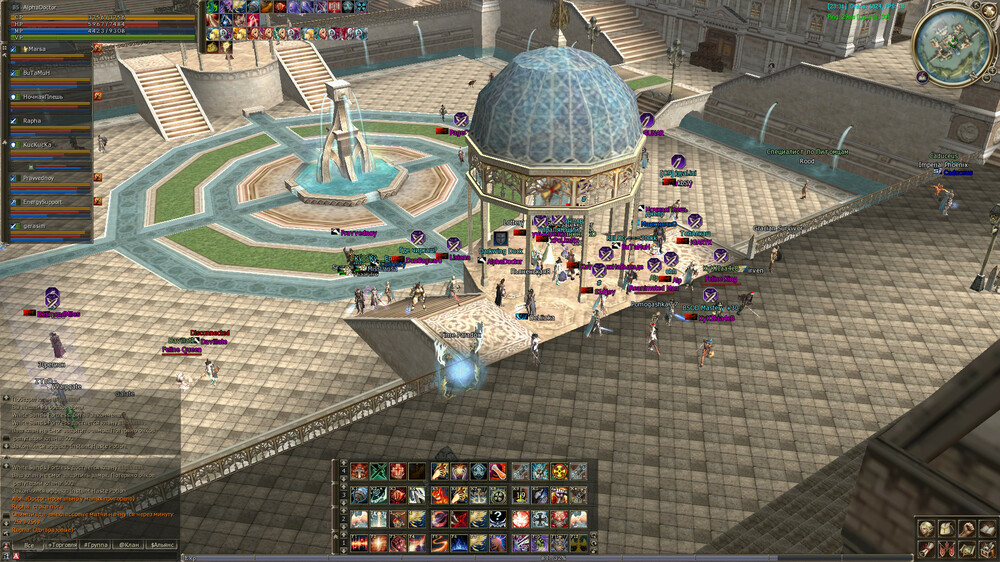Target party member BuTaMuH
This screenshot has height=562, width=1000.
(x=45, y=73)
